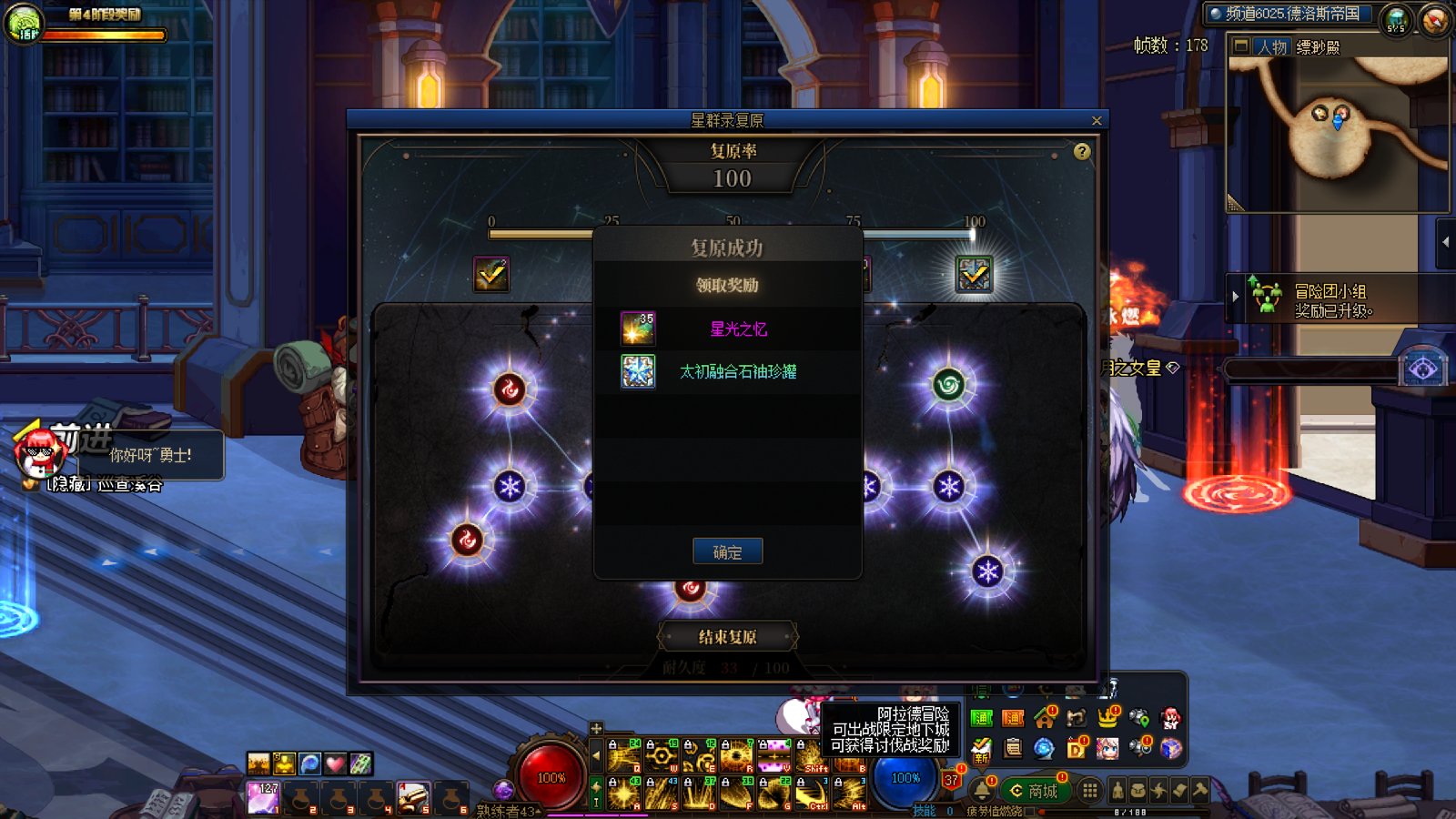Close the 星群录复原 window

1097,120
